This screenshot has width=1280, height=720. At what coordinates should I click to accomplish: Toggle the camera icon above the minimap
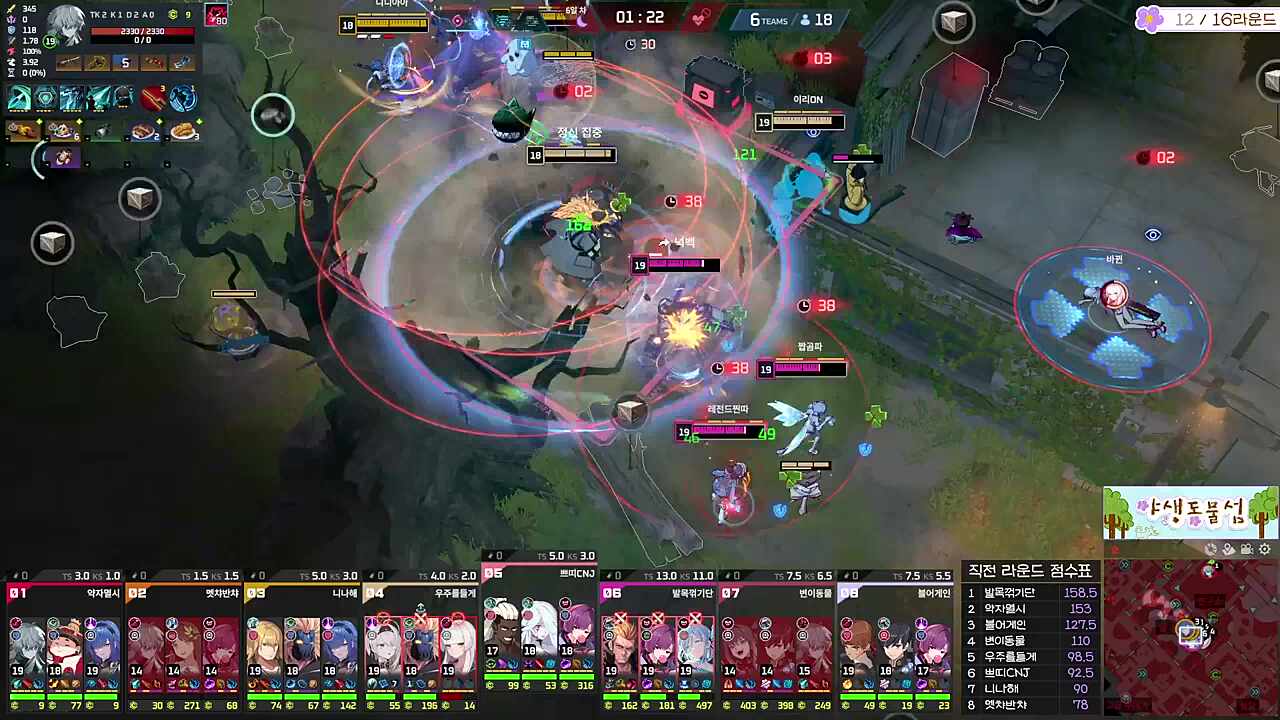[1247, 549]
